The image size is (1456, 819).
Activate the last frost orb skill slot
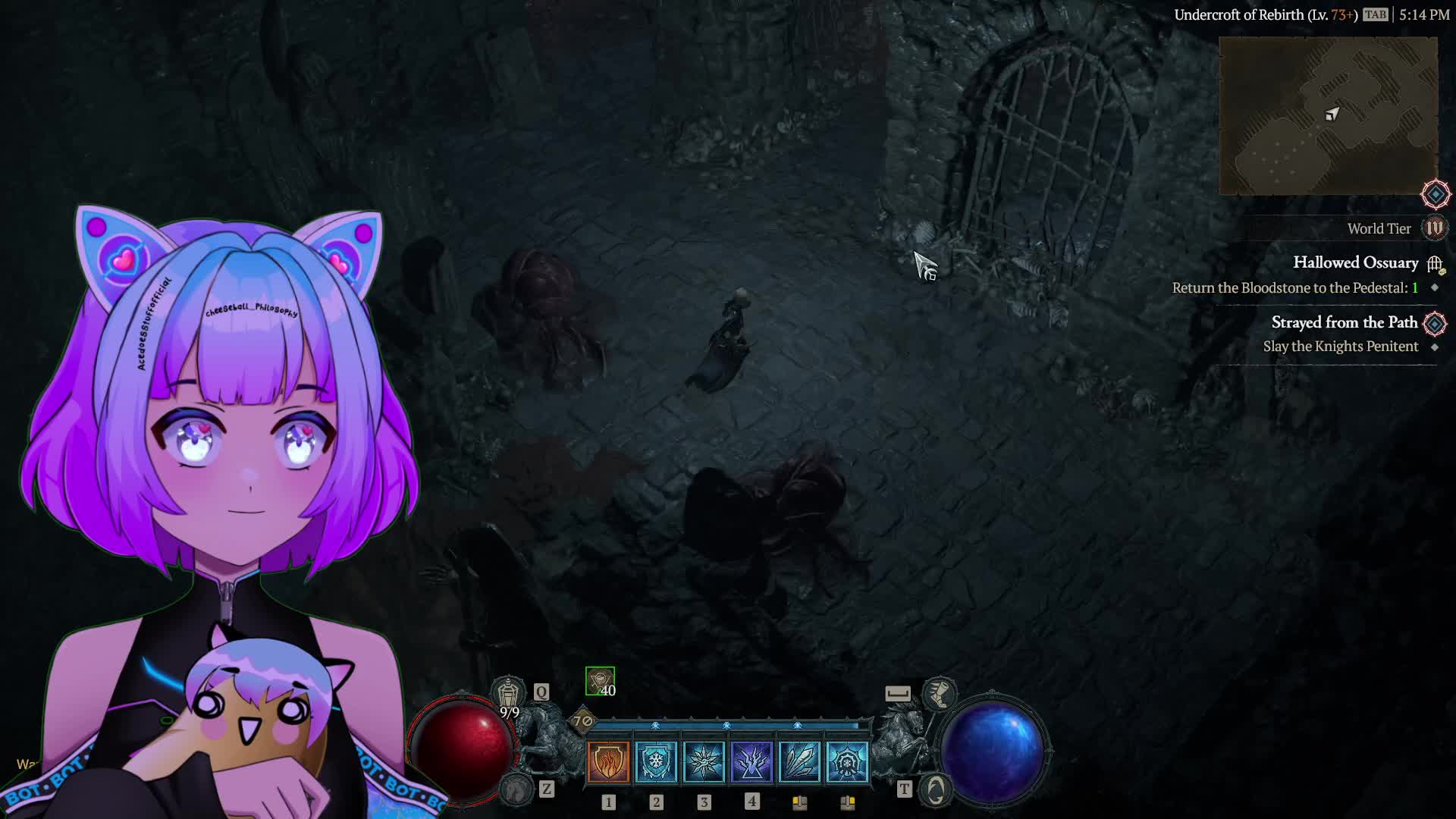point(847,761)
